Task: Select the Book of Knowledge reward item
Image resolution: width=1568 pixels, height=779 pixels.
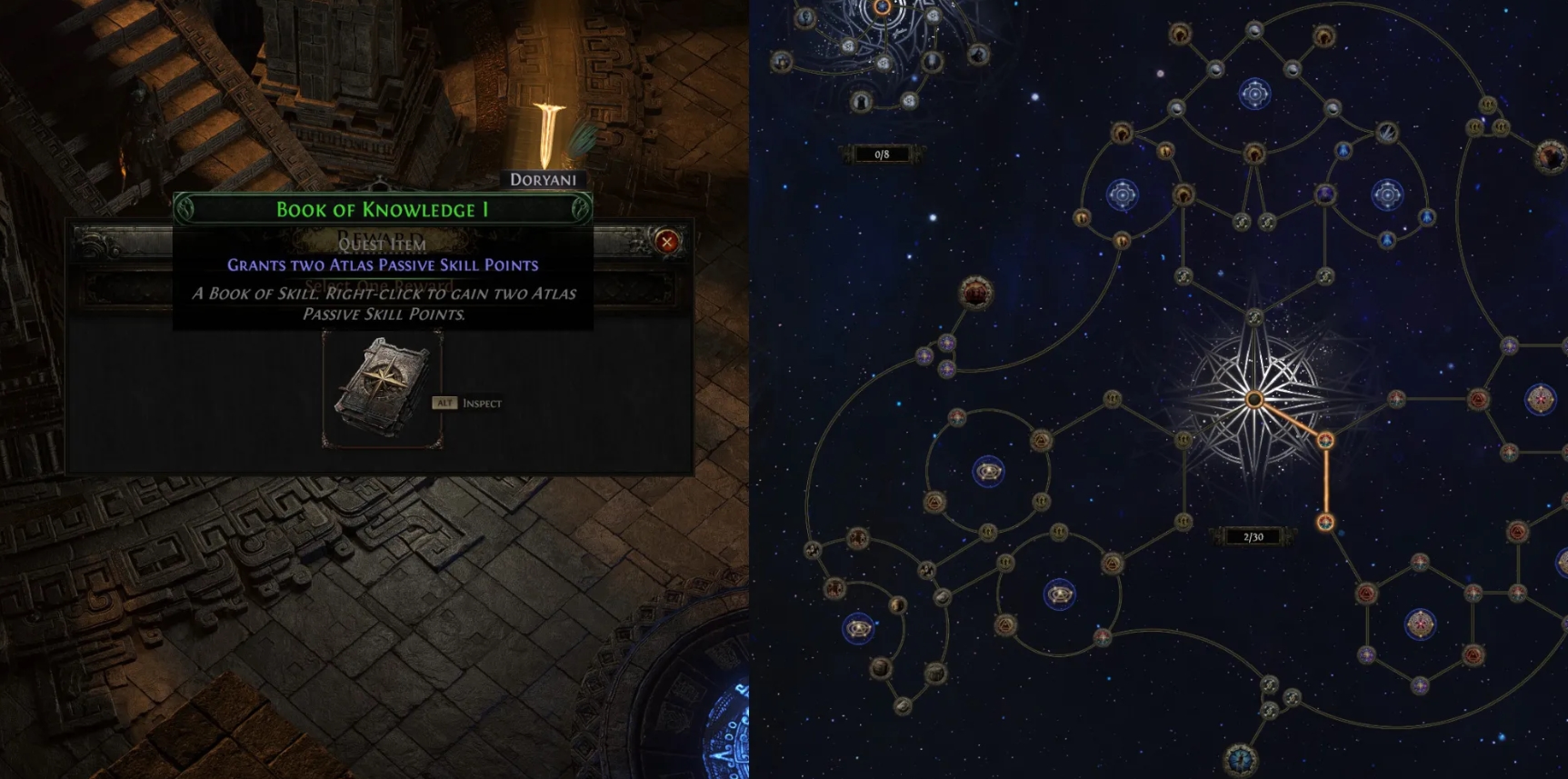Action: coord(382,389)
